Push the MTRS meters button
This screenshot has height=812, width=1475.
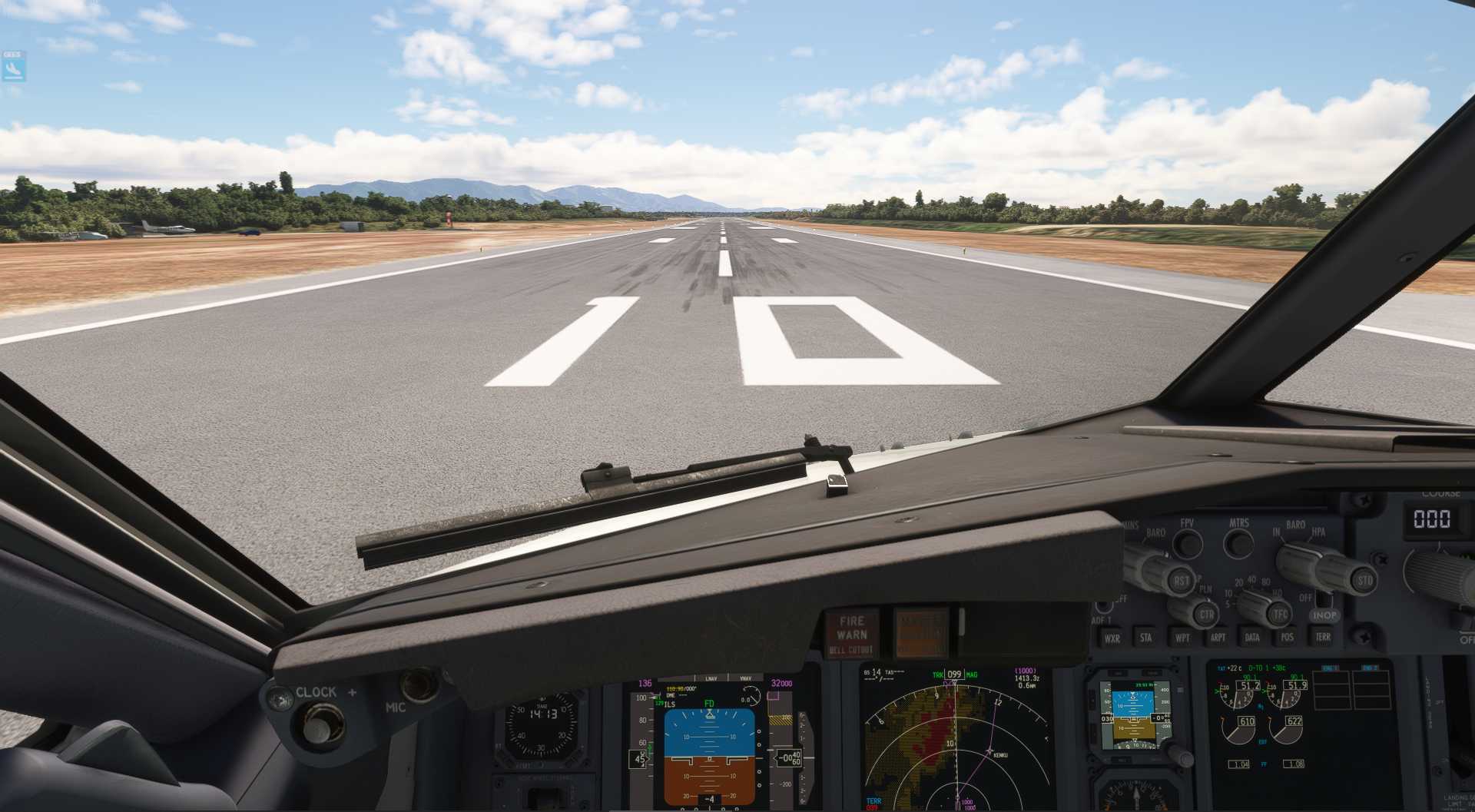pos(1238,544)
